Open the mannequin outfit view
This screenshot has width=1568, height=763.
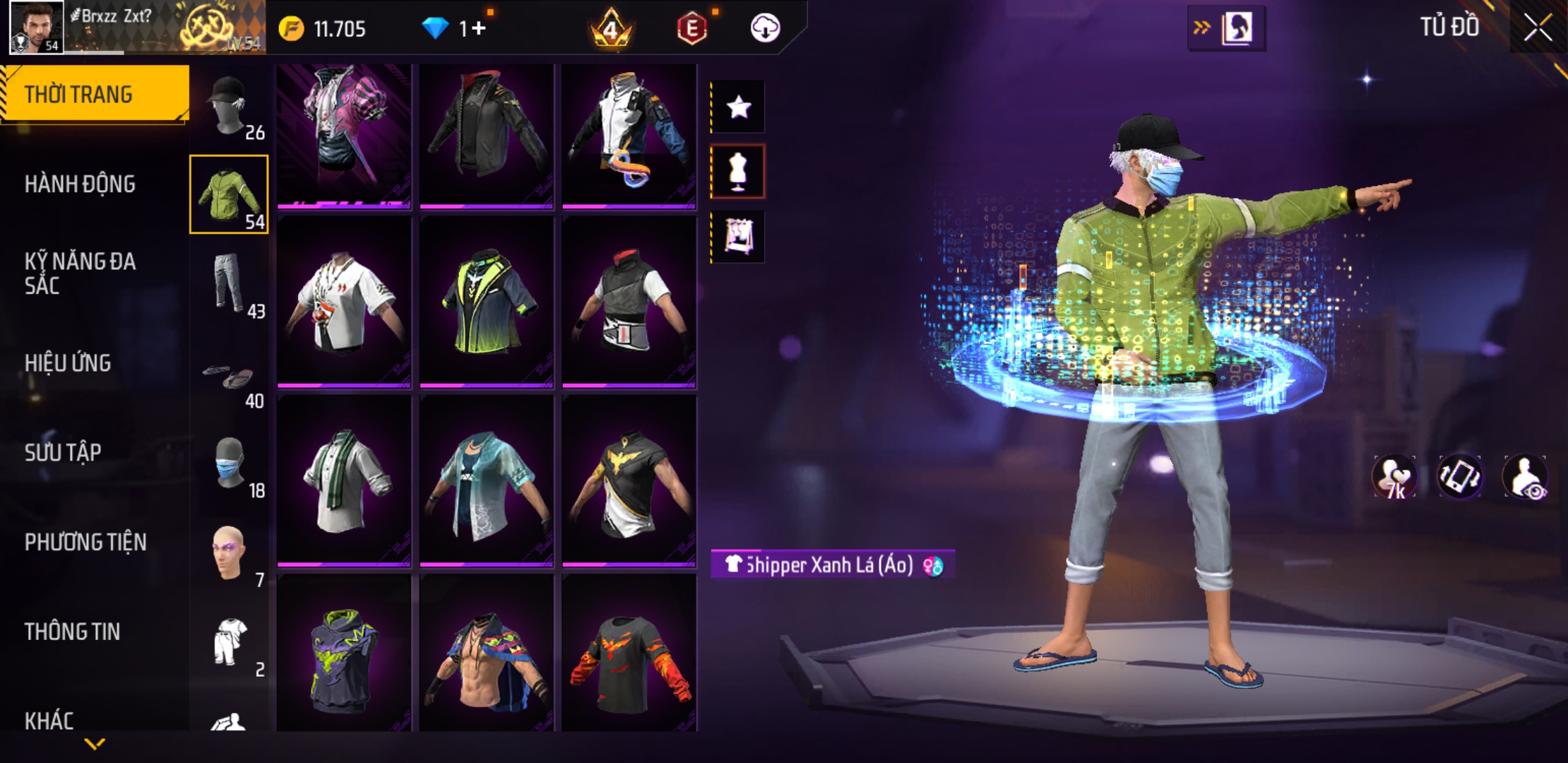point(738,172)
